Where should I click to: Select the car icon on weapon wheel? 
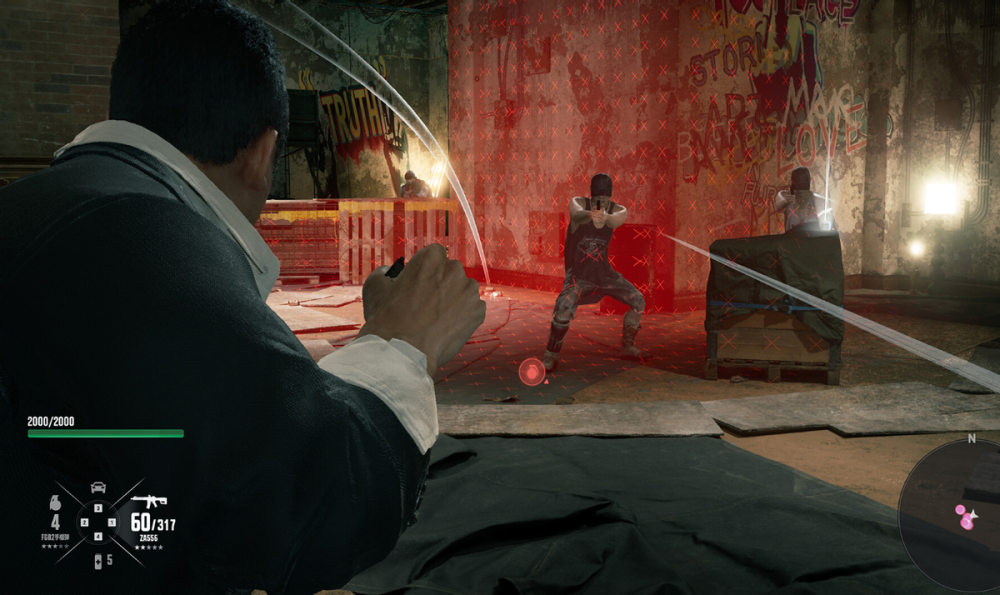tap(98, 487)
